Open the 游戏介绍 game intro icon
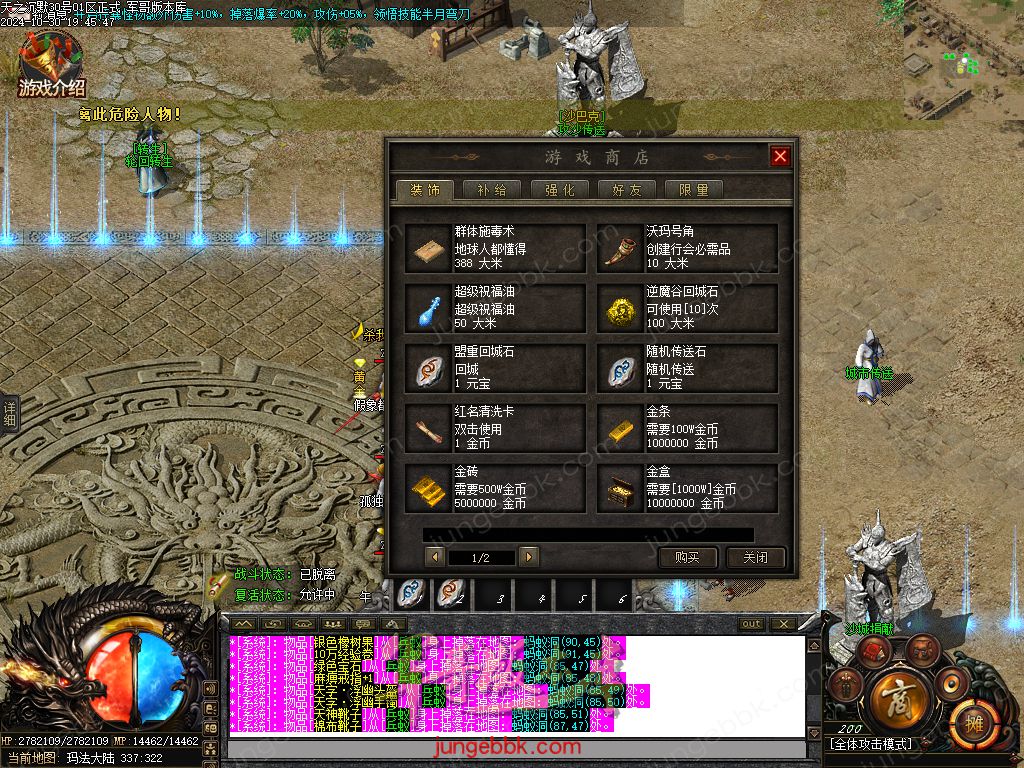Image resolution: width=1024 pixels, height=768 pixels. tap(51, 66)
